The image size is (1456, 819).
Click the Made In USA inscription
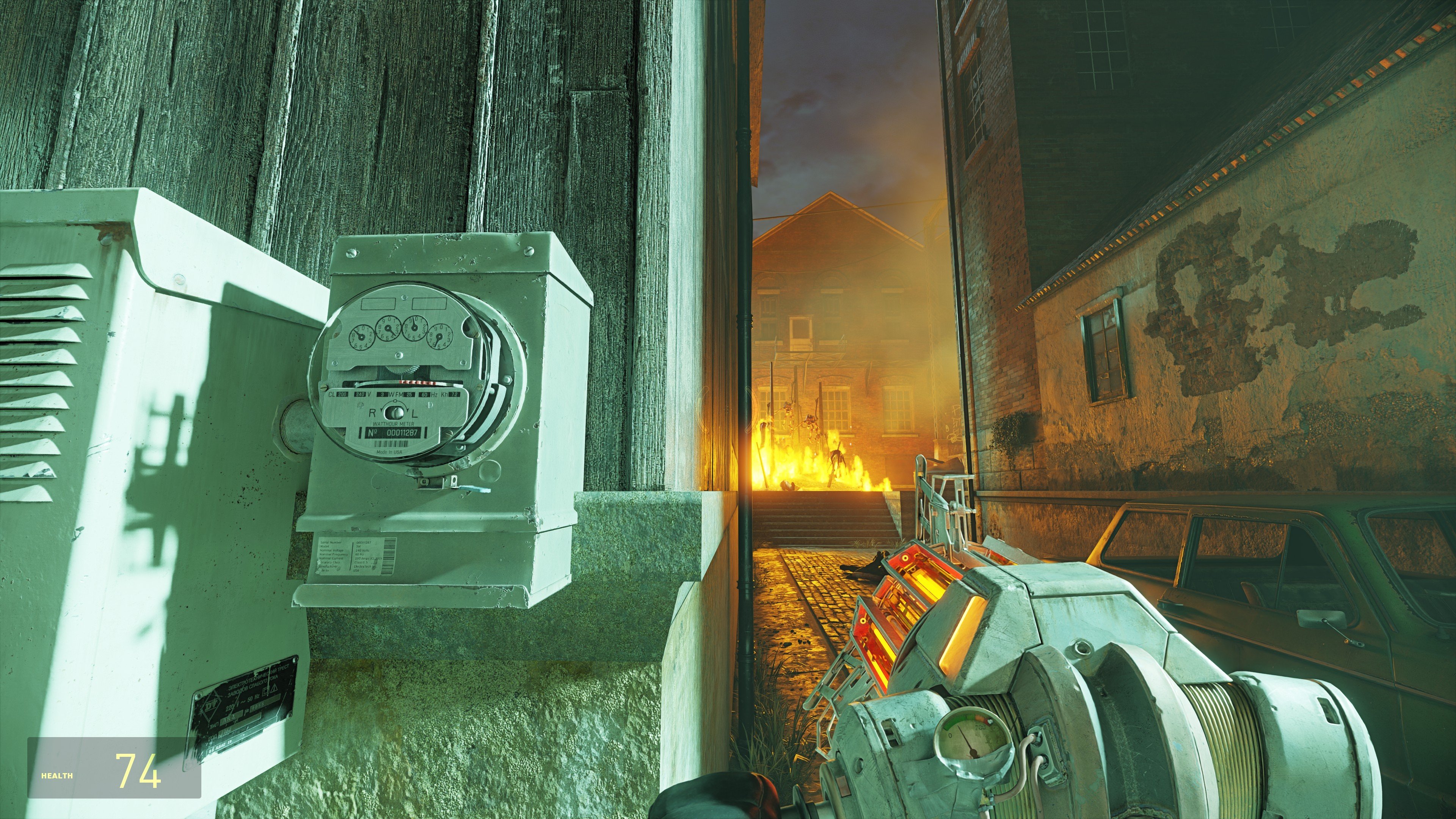pyautogui.click(x=389, y=453)
